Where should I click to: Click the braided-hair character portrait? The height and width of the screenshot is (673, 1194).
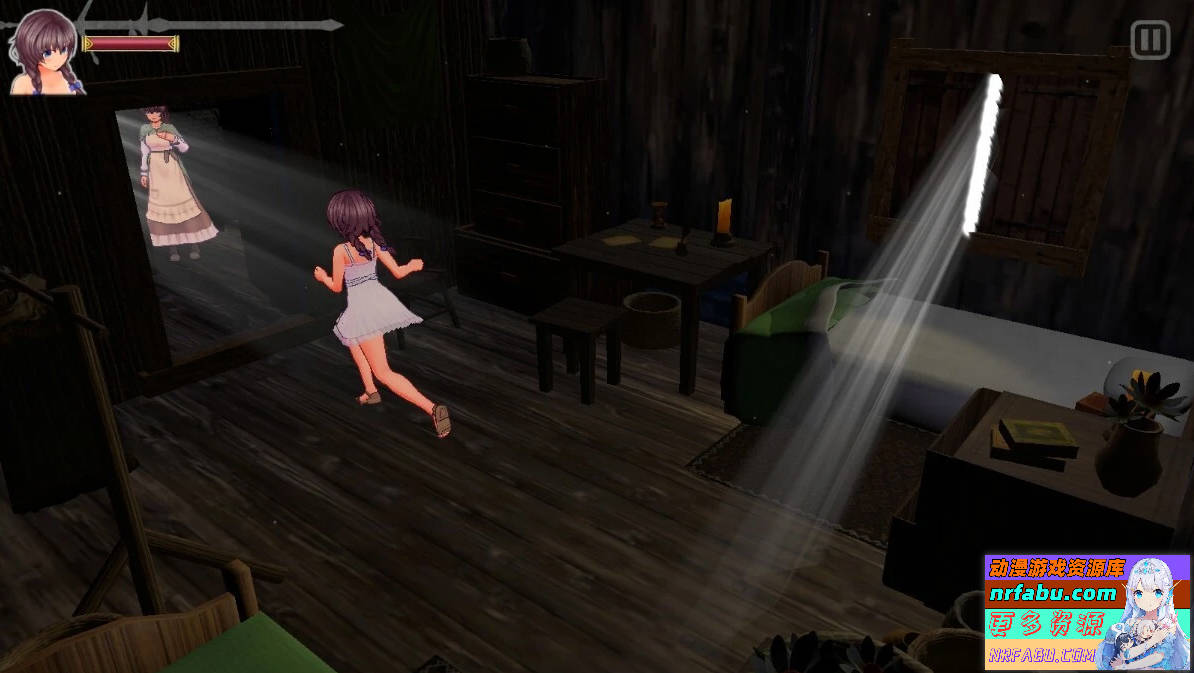(46, 52)
